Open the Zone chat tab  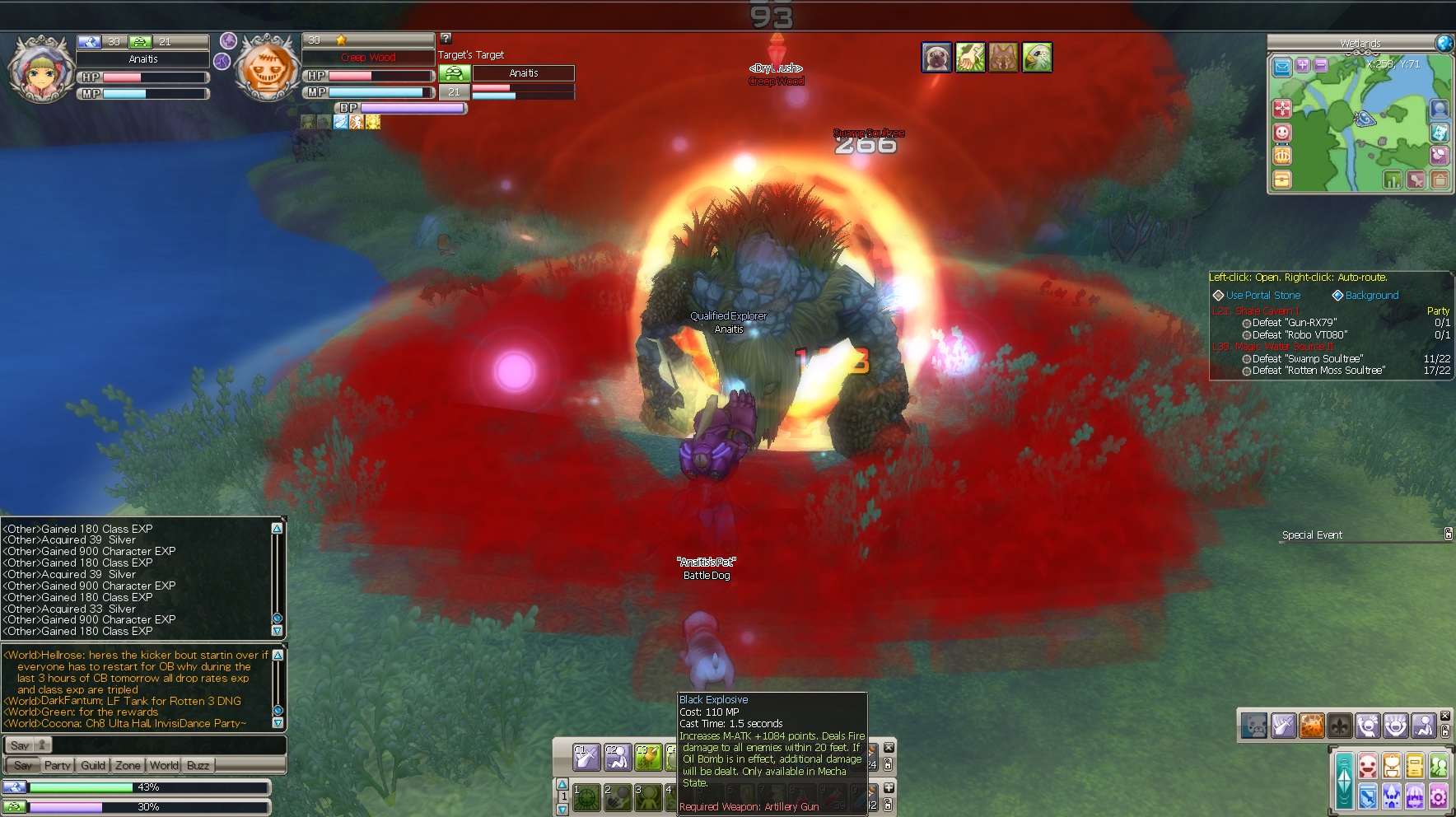pos(128,765)
